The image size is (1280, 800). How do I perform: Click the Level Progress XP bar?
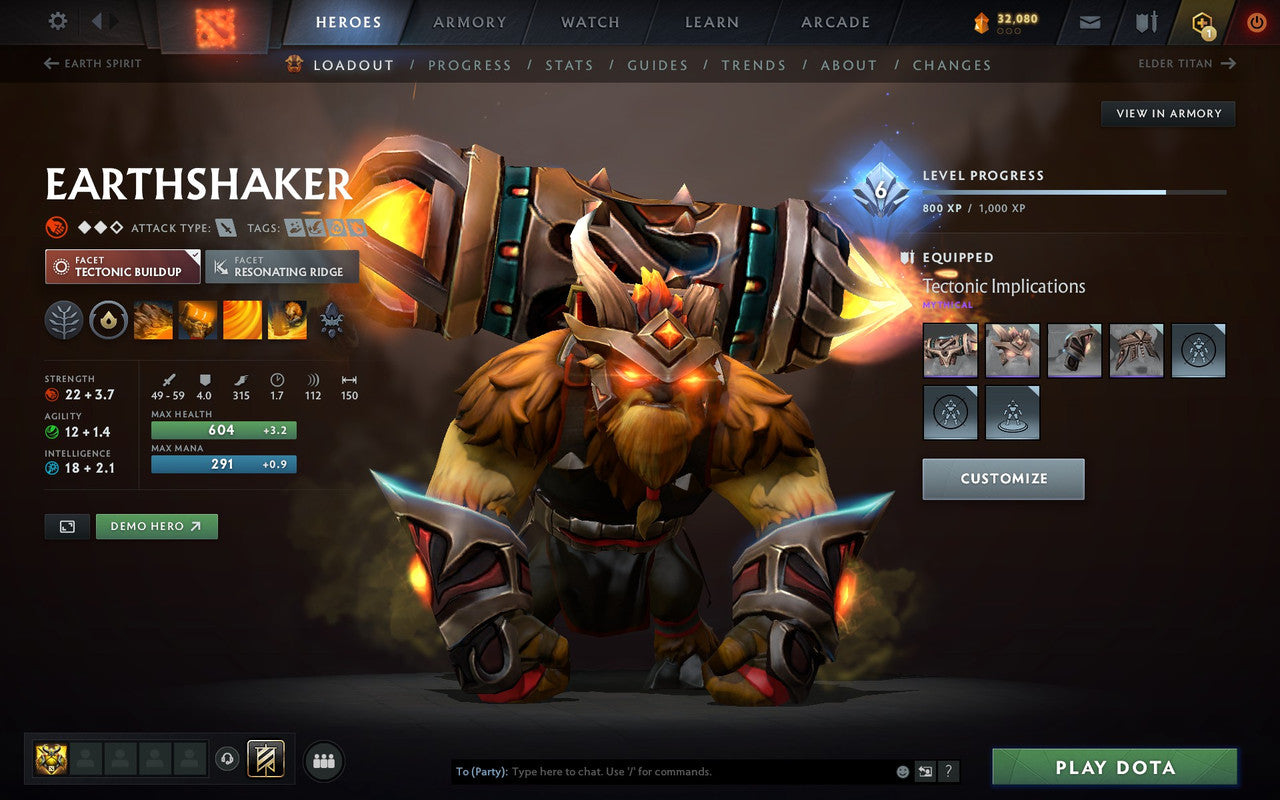[x=1075, y=191]
